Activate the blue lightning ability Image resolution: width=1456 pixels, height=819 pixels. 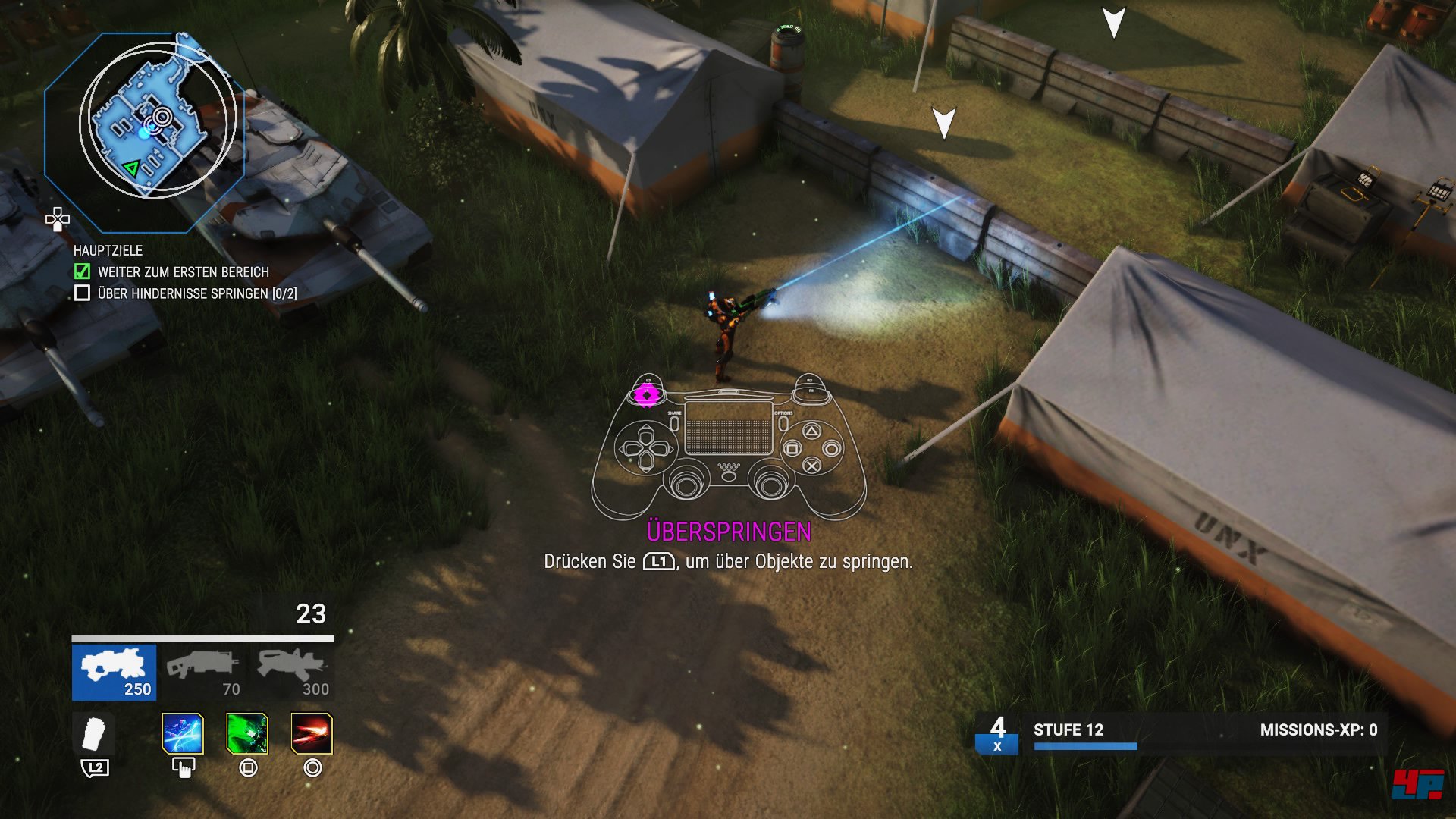[183, 734]
